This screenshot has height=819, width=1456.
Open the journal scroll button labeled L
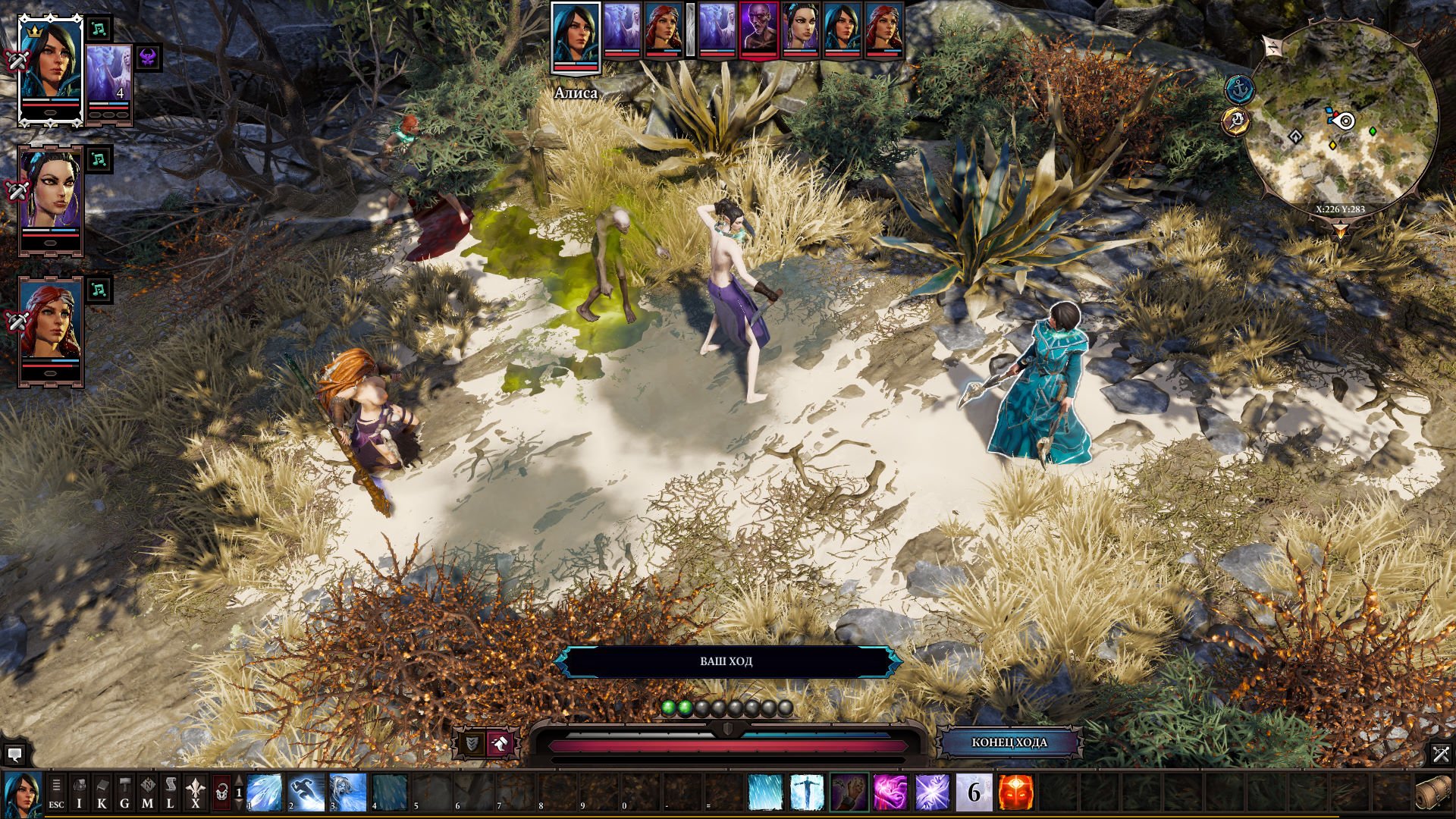click(170, 792)
